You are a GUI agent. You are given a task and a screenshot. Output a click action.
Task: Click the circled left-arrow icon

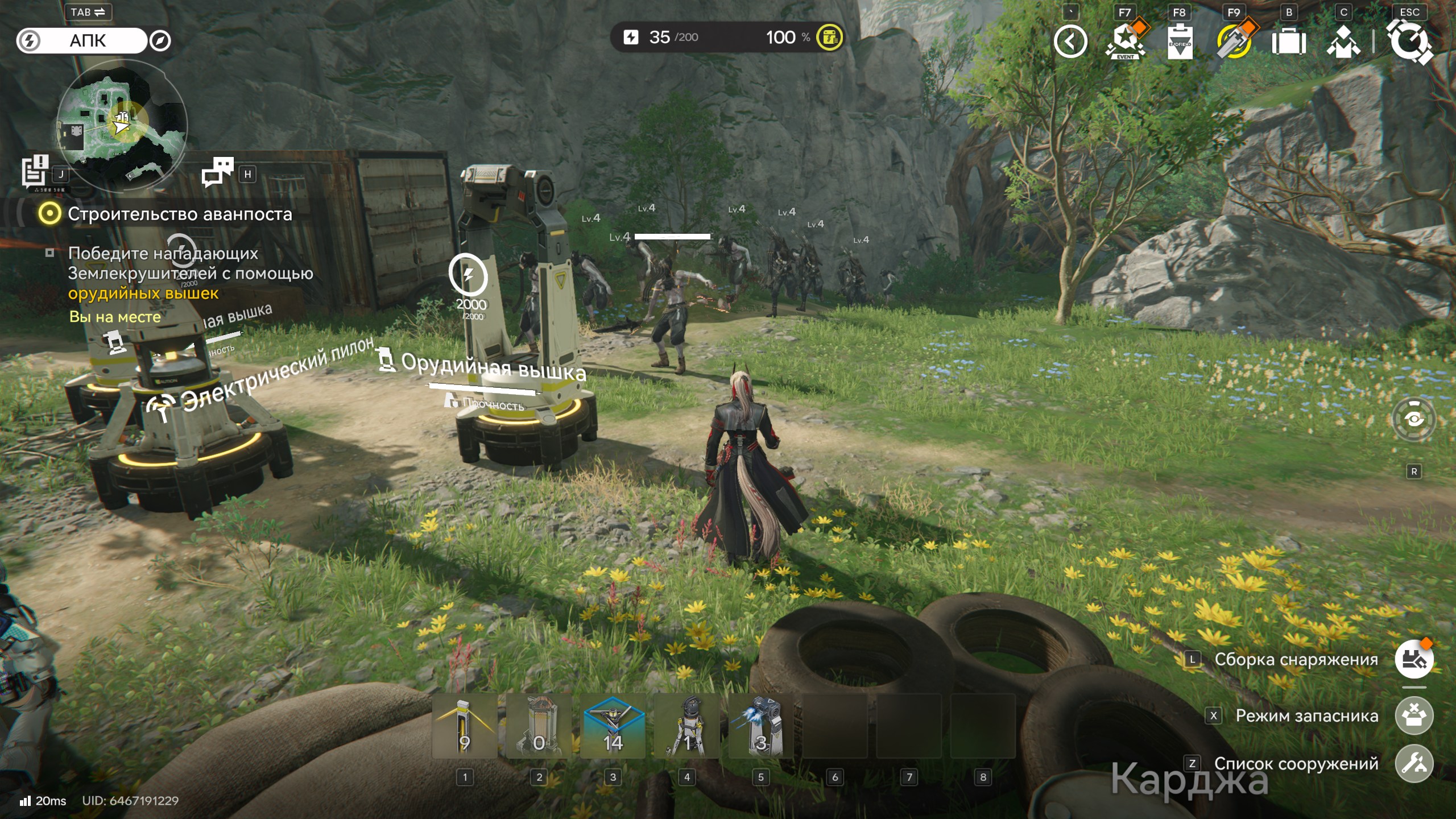(1070, 42)
